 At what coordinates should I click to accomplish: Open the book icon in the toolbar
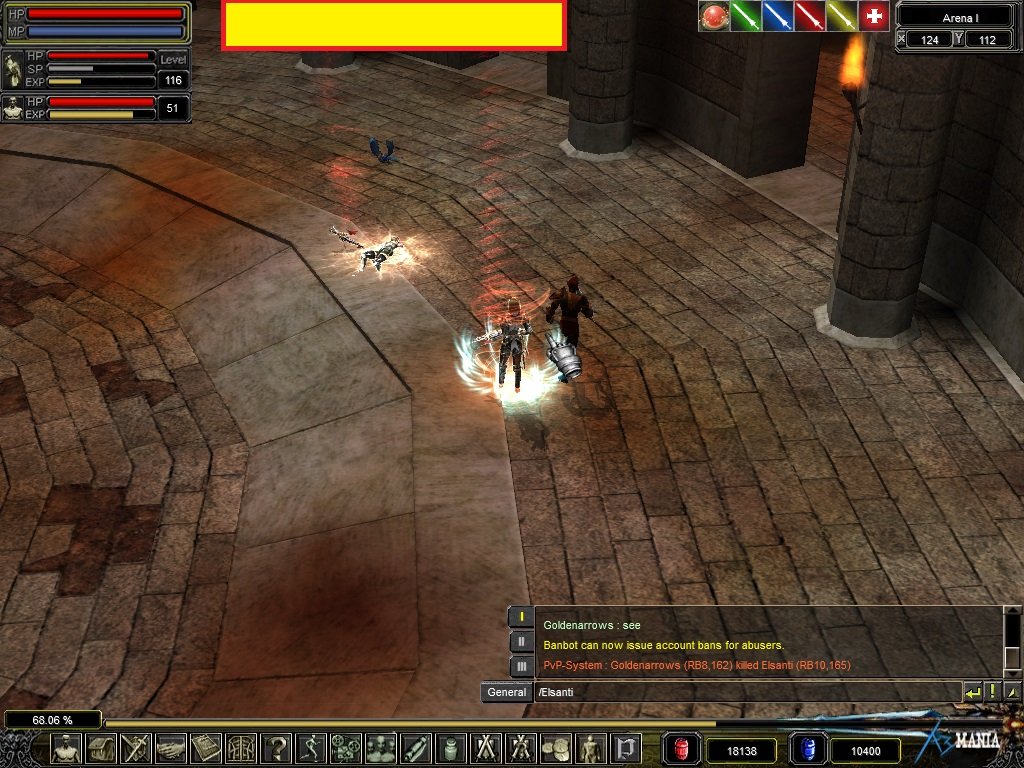206,748
